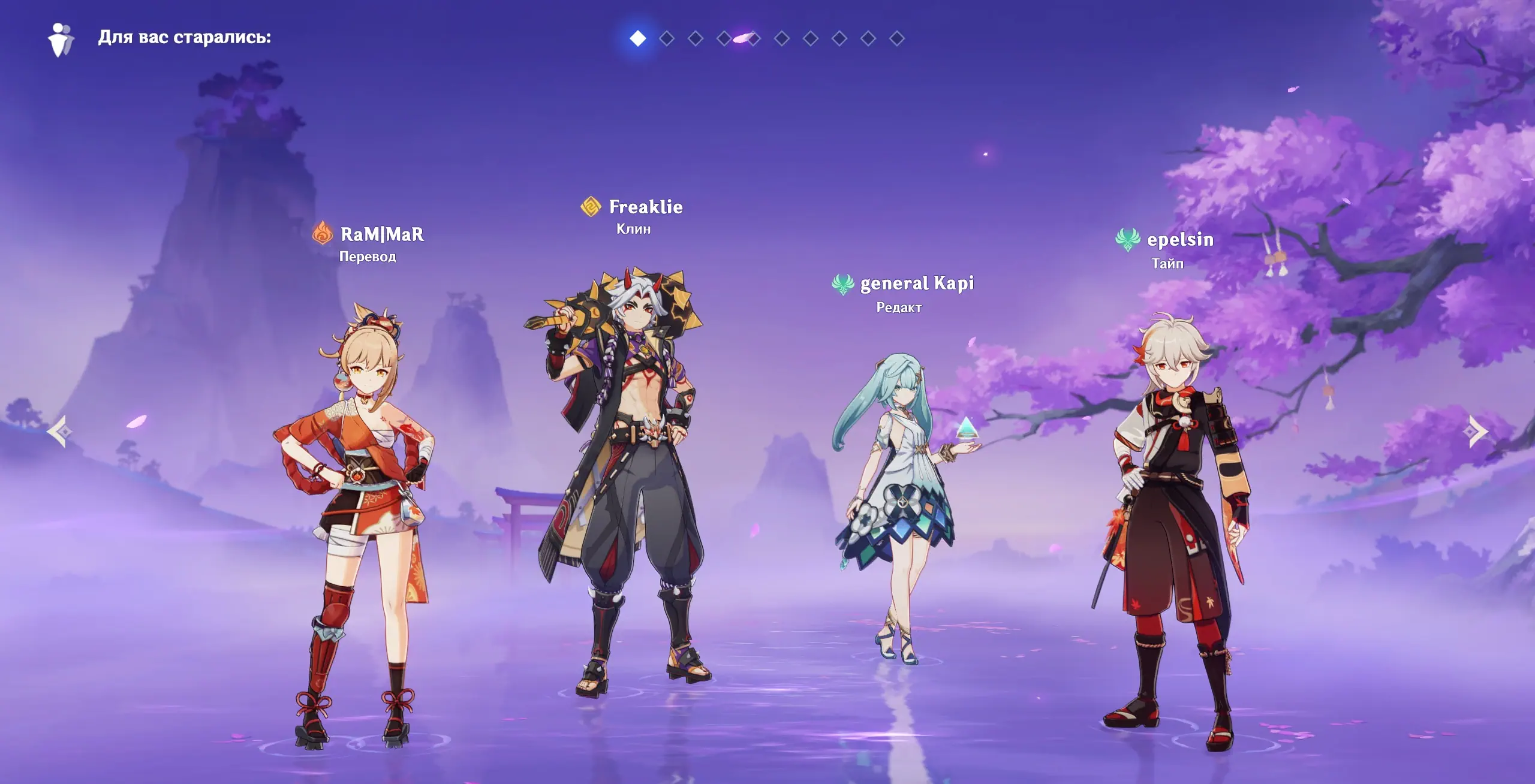Select the highlighted first page diamond indicator
1535x784 pixels.
coord(638,38)
